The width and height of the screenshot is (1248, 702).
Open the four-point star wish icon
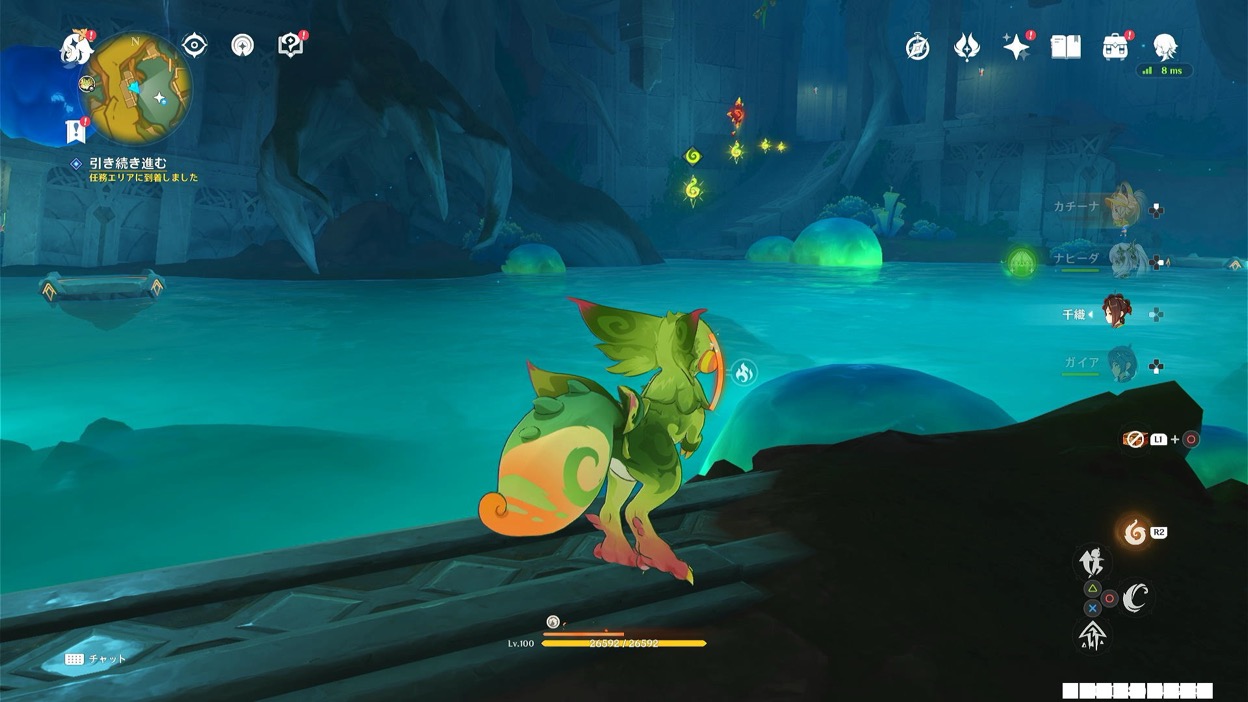point(1016,47)
